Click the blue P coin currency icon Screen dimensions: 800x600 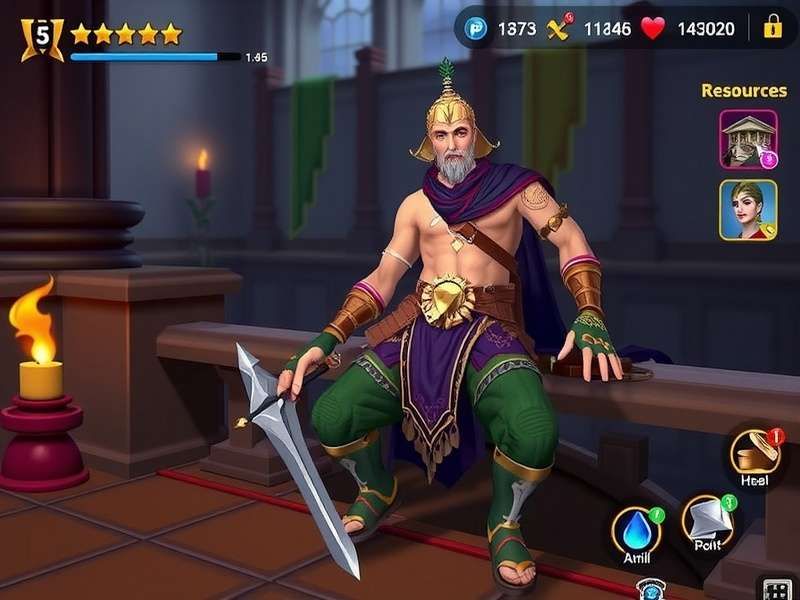pyautogui.click(x=477, y=29)
